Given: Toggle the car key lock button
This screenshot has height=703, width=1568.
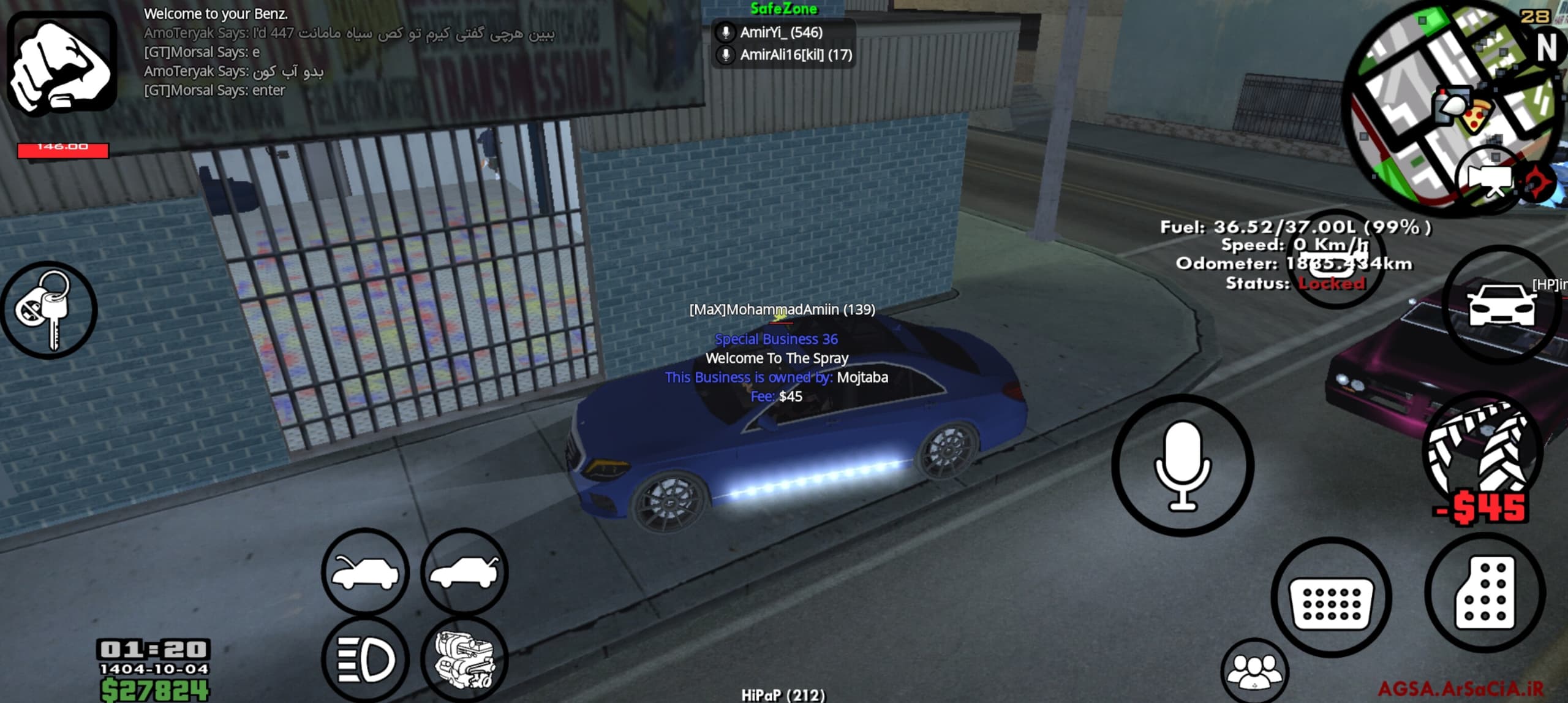Looking at the screenshot, I should (48, 310).
